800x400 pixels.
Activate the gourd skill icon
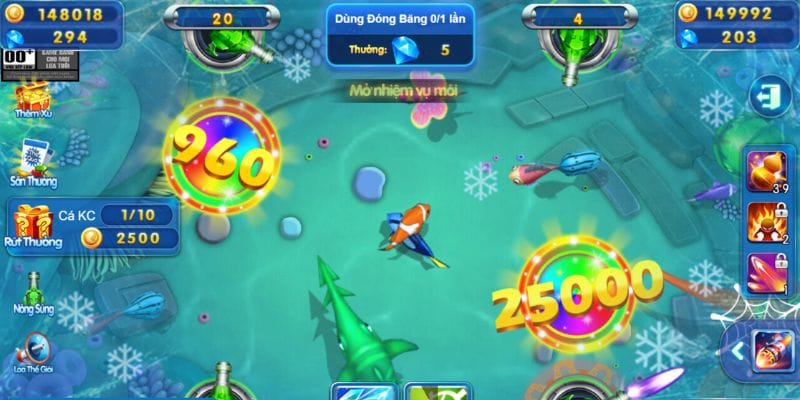coord(764,170)
